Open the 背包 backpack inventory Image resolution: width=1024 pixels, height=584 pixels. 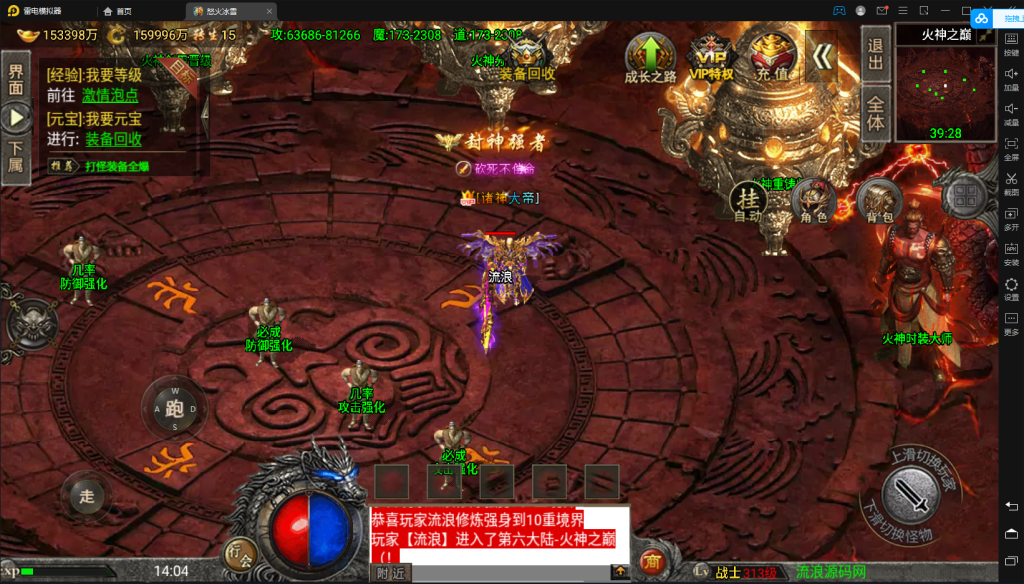[879, 201]
